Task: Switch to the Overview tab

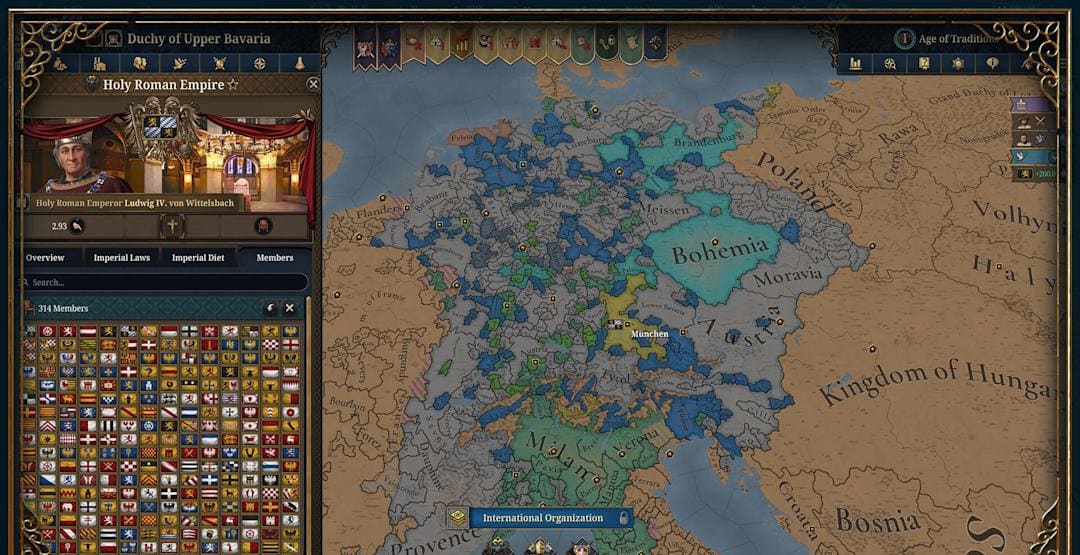Action: click(45, 258)
